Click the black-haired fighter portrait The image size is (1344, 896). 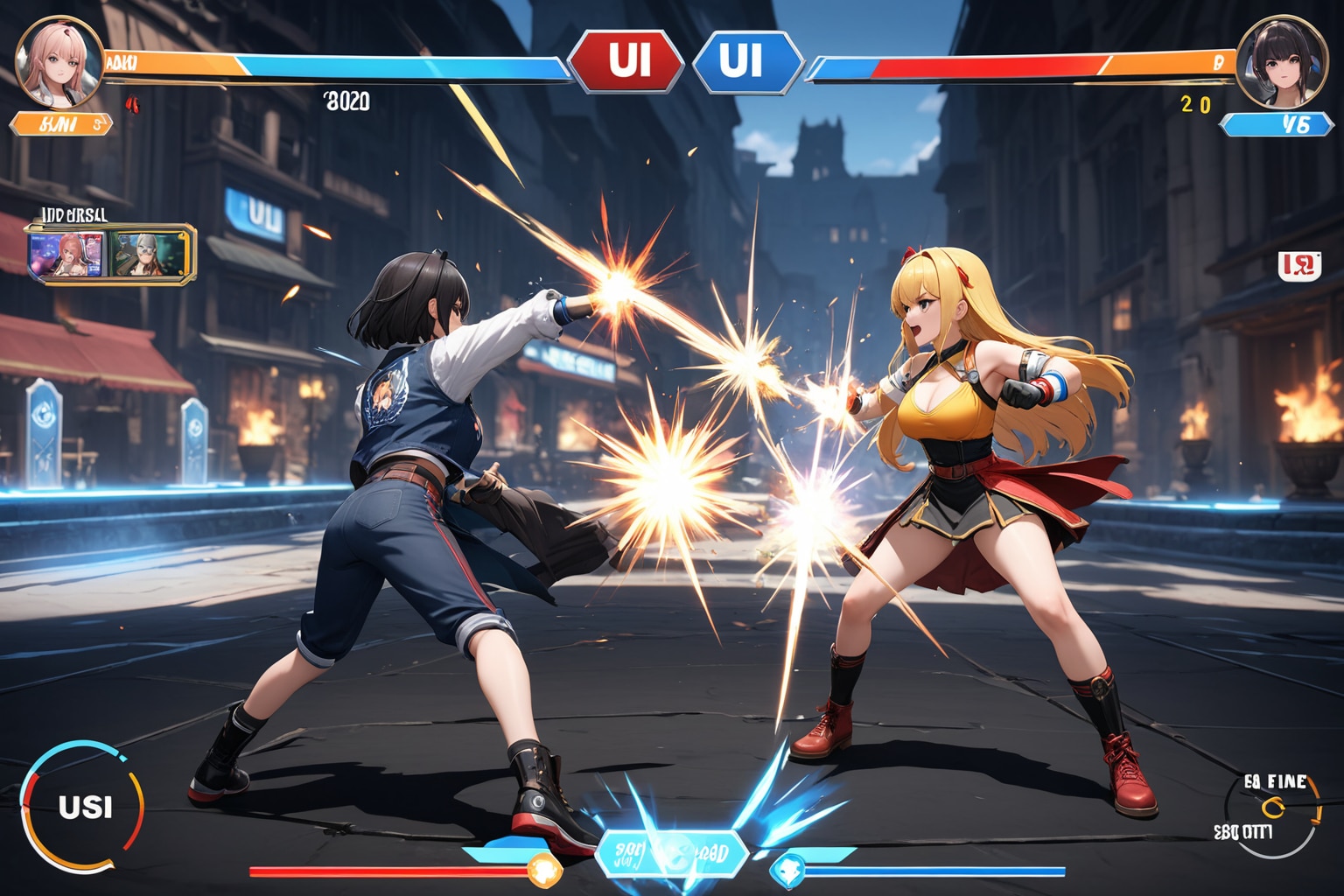(1281, 61)
